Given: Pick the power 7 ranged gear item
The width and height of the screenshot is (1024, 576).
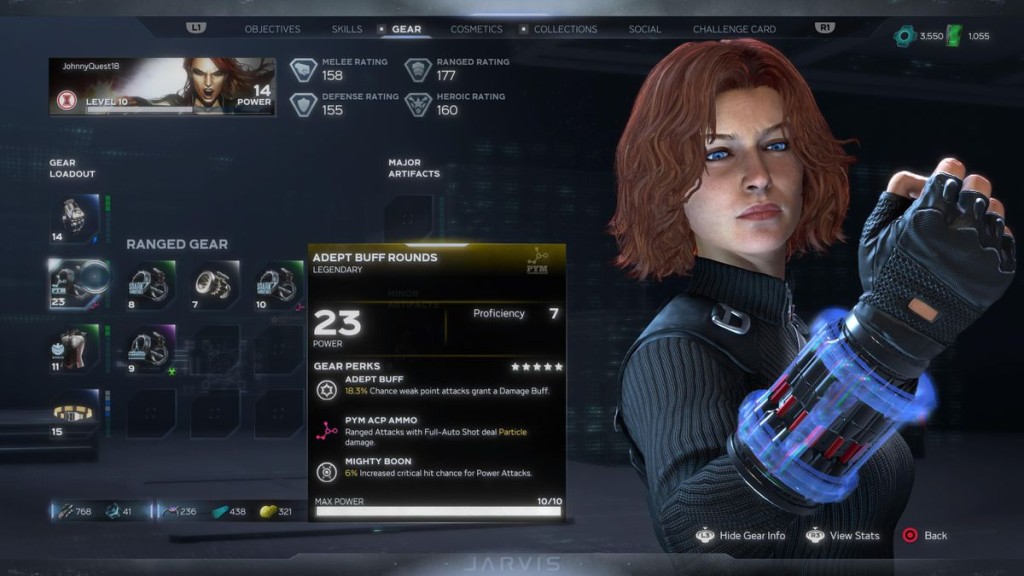Looking at the screenshot, I should [214, 284].
